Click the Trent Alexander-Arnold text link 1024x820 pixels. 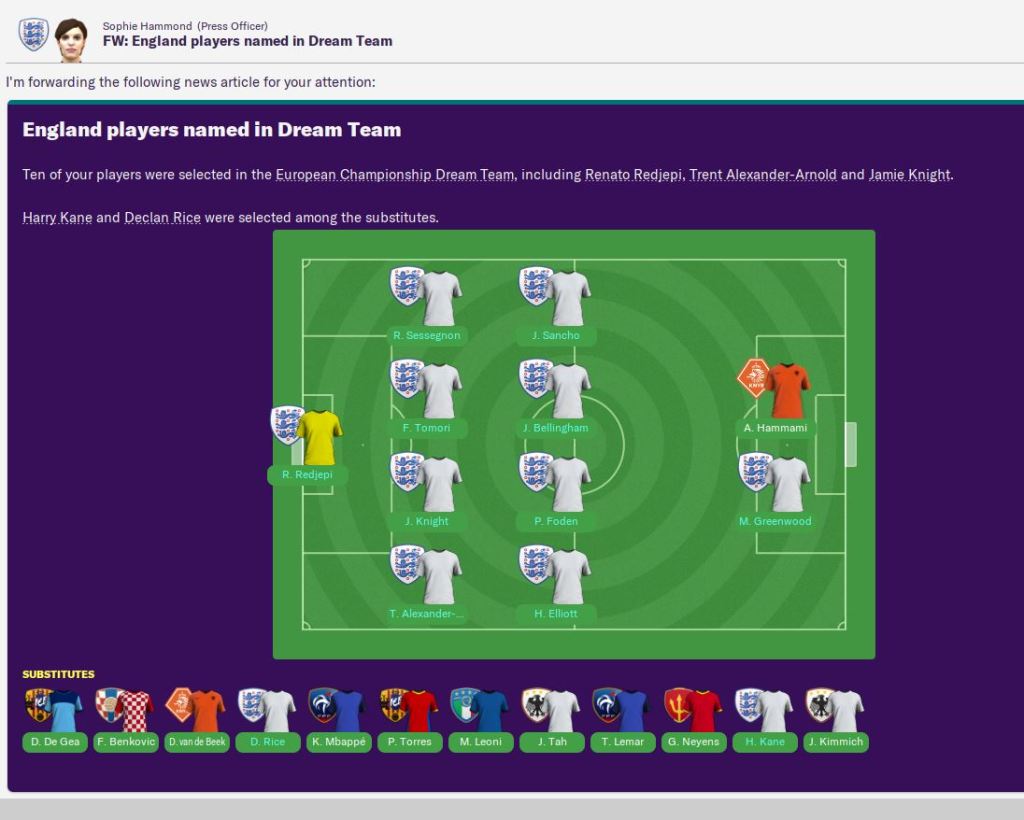[762, 175]
